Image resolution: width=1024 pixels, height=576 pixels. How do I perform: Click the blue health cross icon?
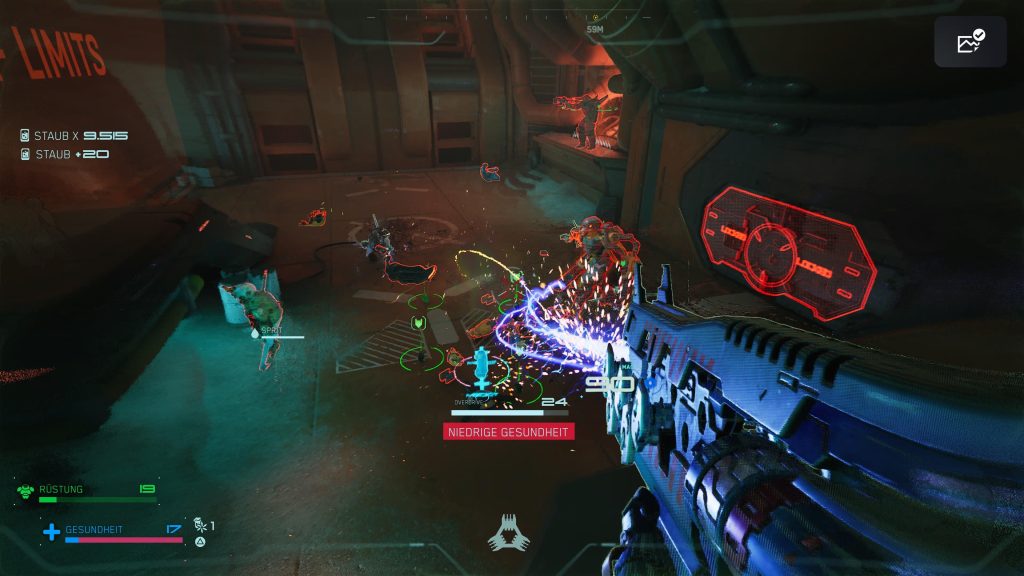pyautogui.click(x=51, y=532)
